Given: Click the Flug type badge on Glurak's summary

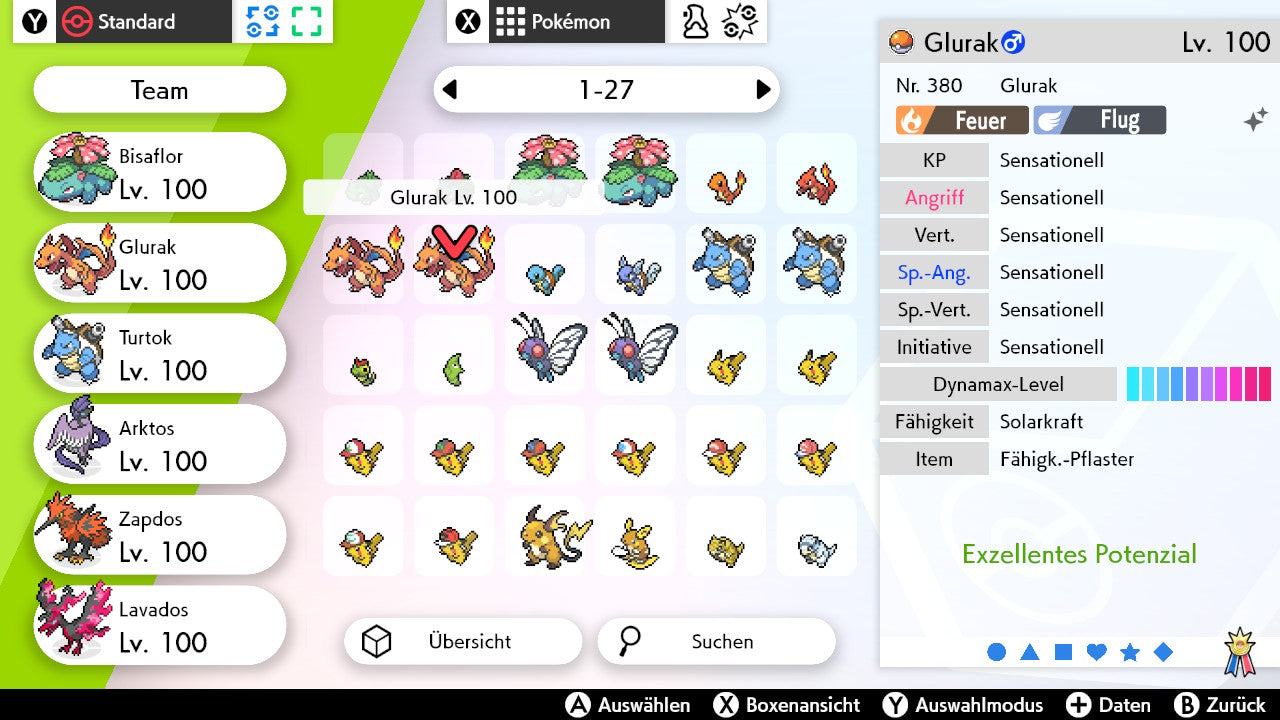Looking at the screenshot, I should (1099, 120).
